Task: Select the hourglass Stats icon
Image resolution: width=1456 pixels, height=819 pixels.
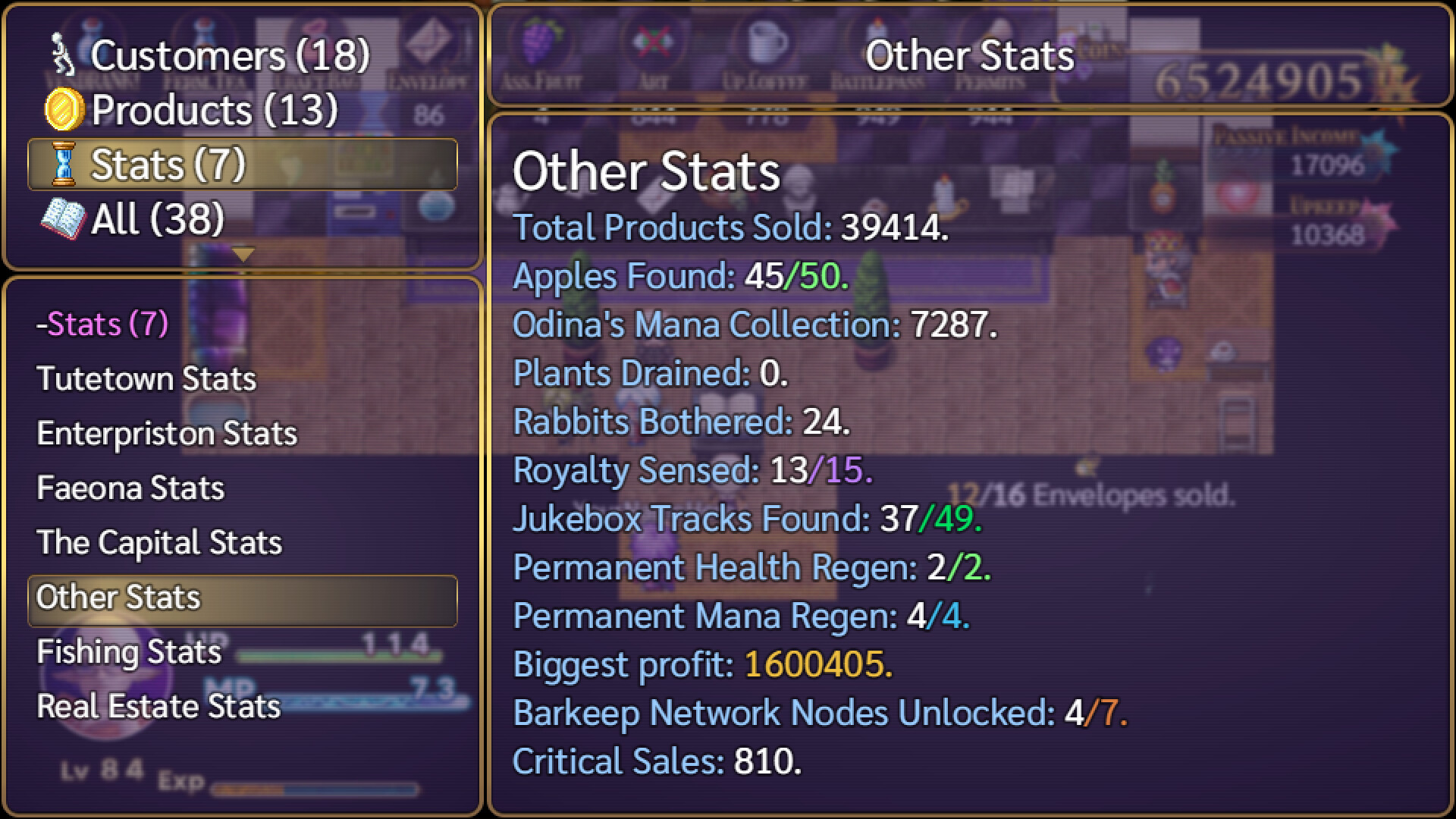Action: pos(64,162)
